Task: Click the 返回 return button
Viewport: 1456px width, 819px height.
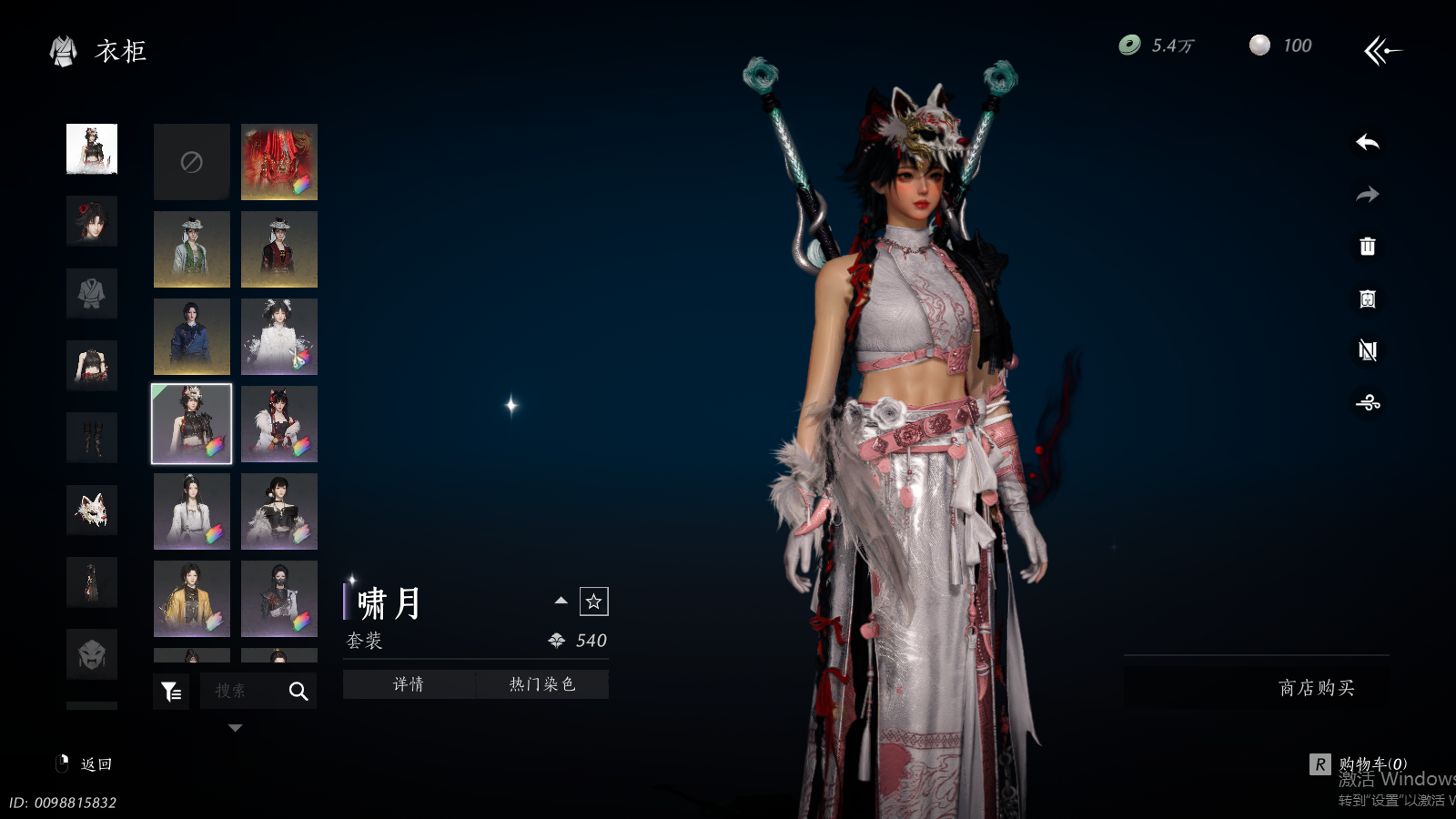Action: (x=87, y=764)
